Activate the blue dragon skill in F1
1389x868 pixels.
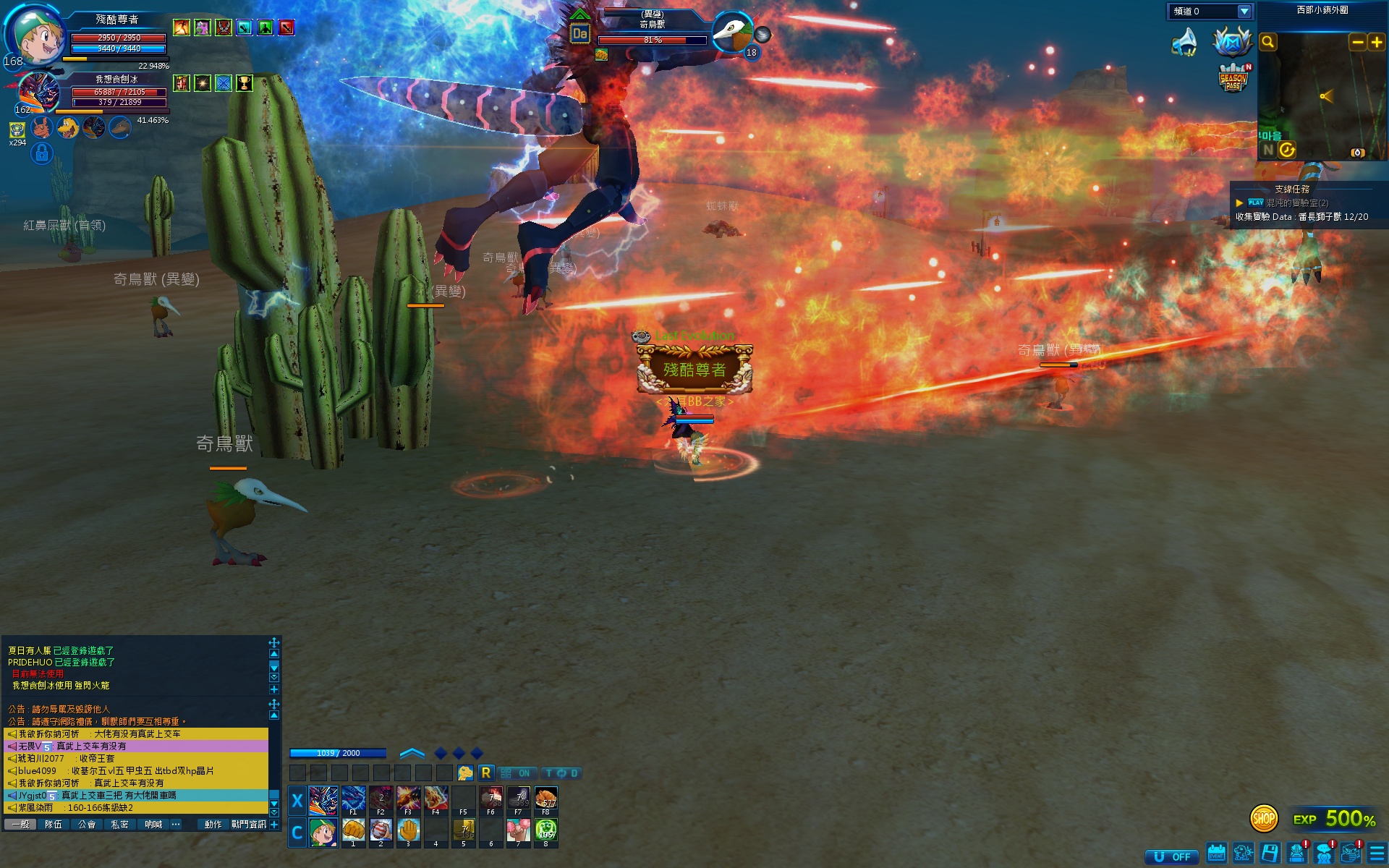coord(353,799)
